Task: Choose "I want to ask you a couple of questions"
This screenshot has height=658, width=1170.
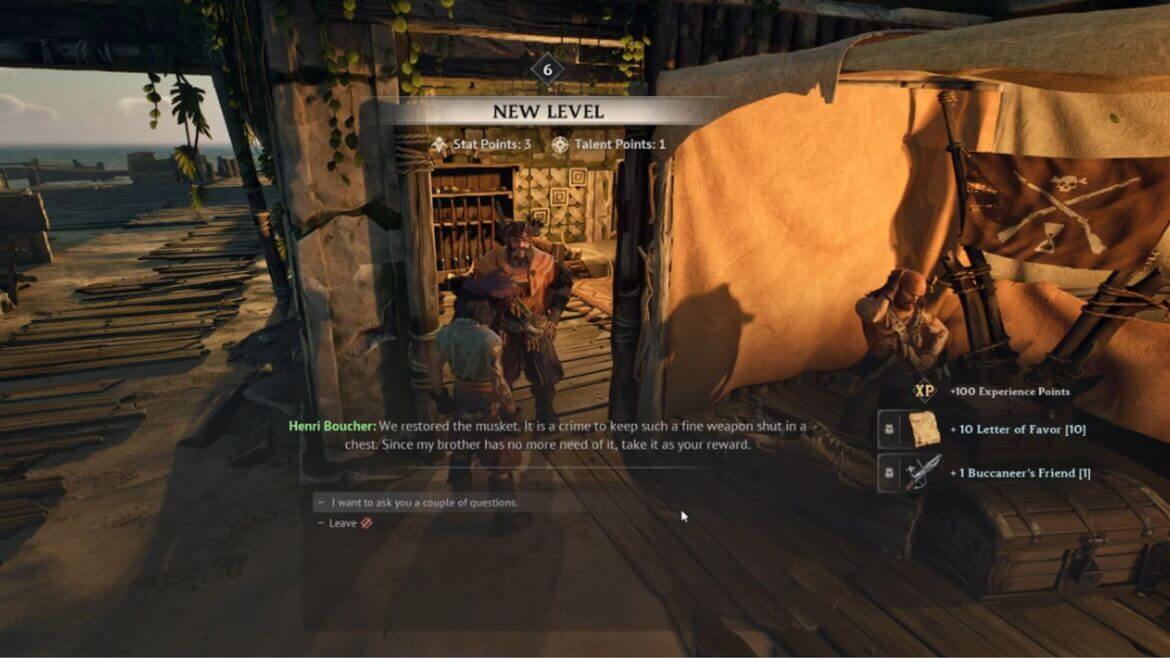Action: tap(425, 503)
